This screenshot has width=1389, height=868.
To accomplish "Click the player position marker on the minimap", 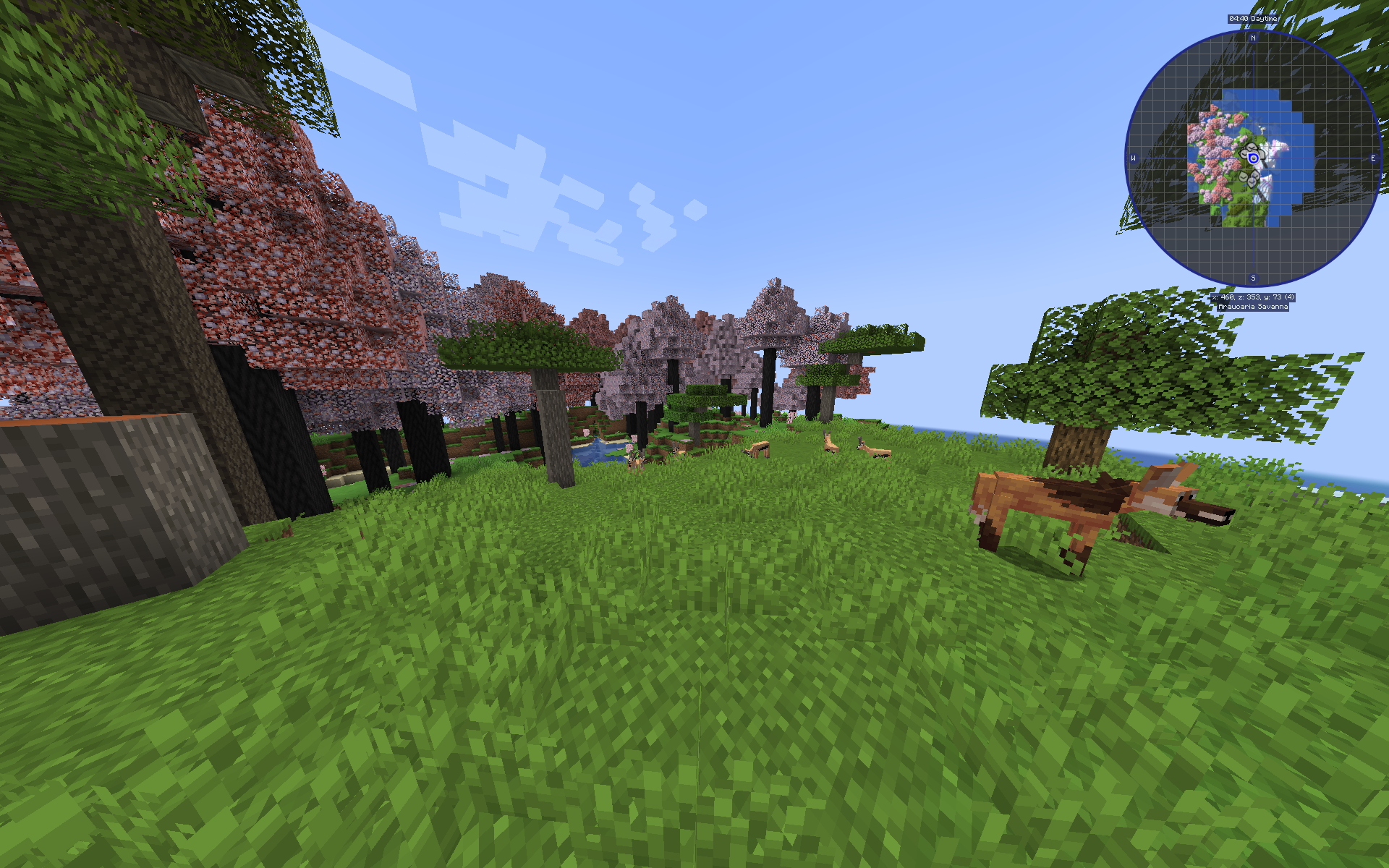I will point(1252,158).
